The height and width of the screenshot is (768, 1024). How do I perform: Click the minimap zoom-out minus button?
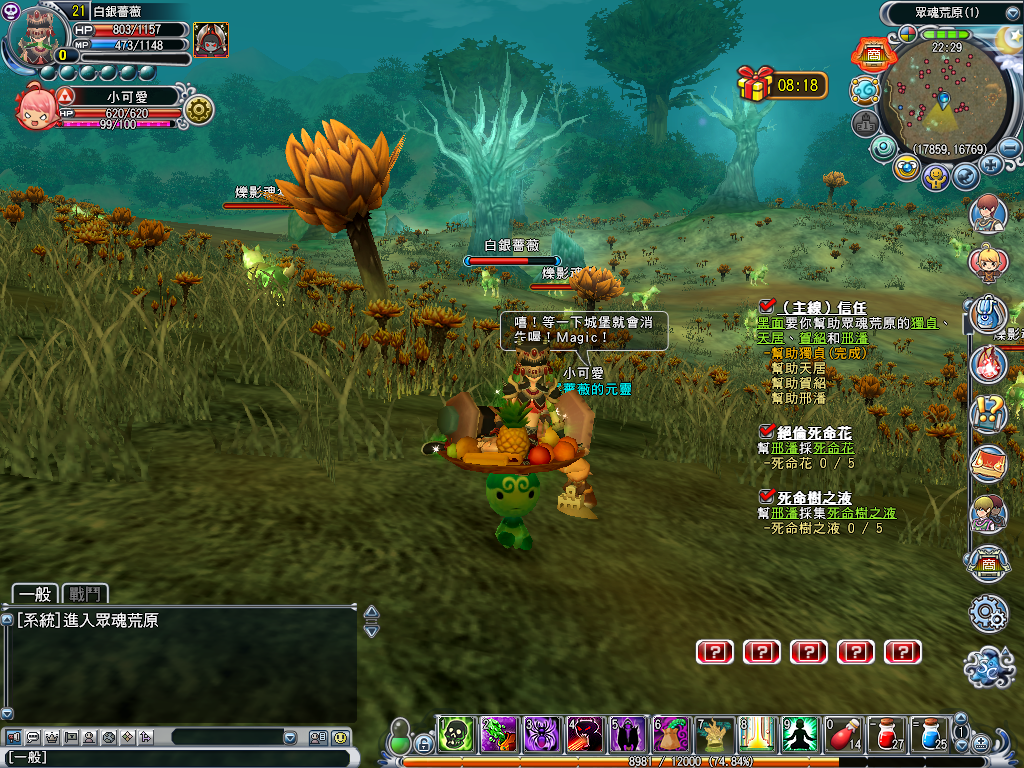coord(1010,148)
